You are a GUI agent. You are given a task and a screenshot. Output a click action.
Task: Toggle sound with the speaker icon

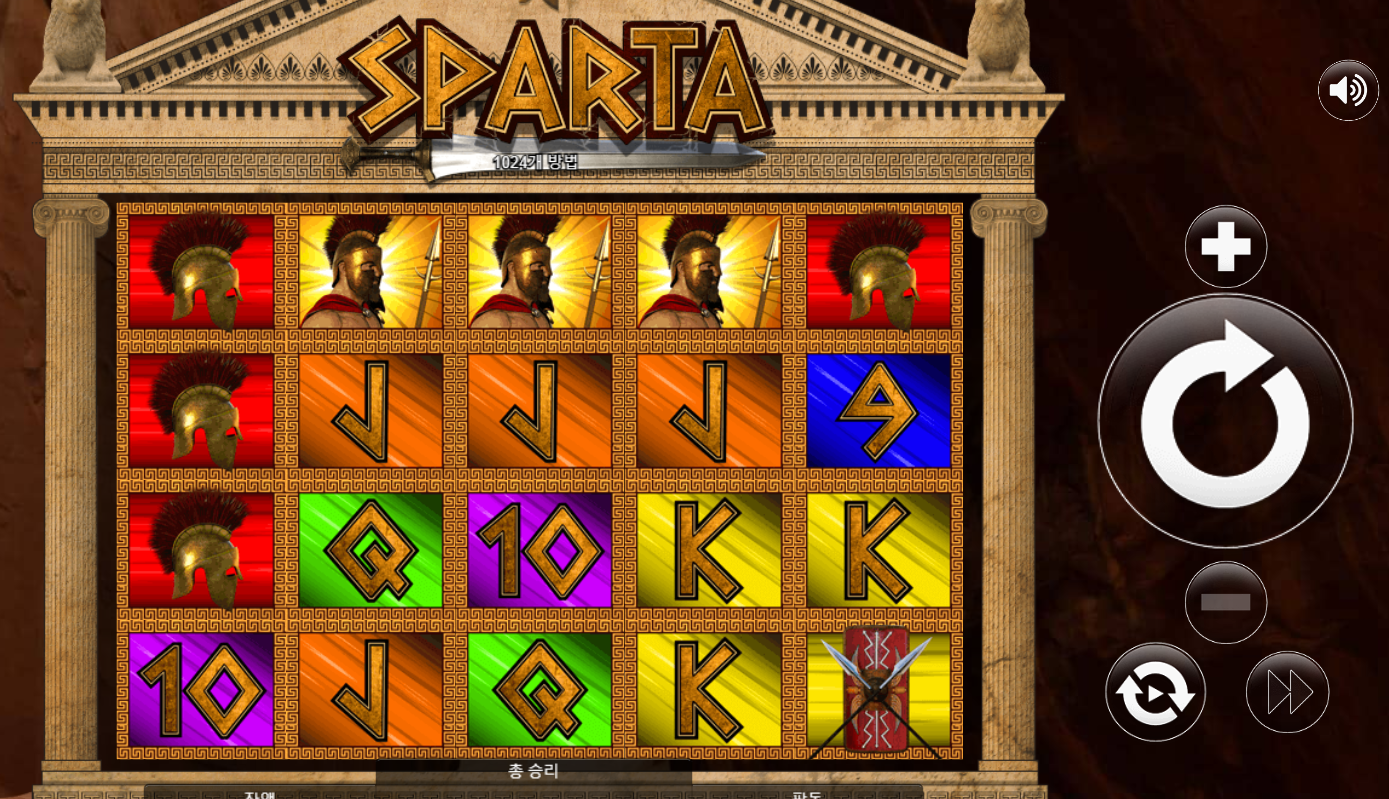(x=1348, y=90)
